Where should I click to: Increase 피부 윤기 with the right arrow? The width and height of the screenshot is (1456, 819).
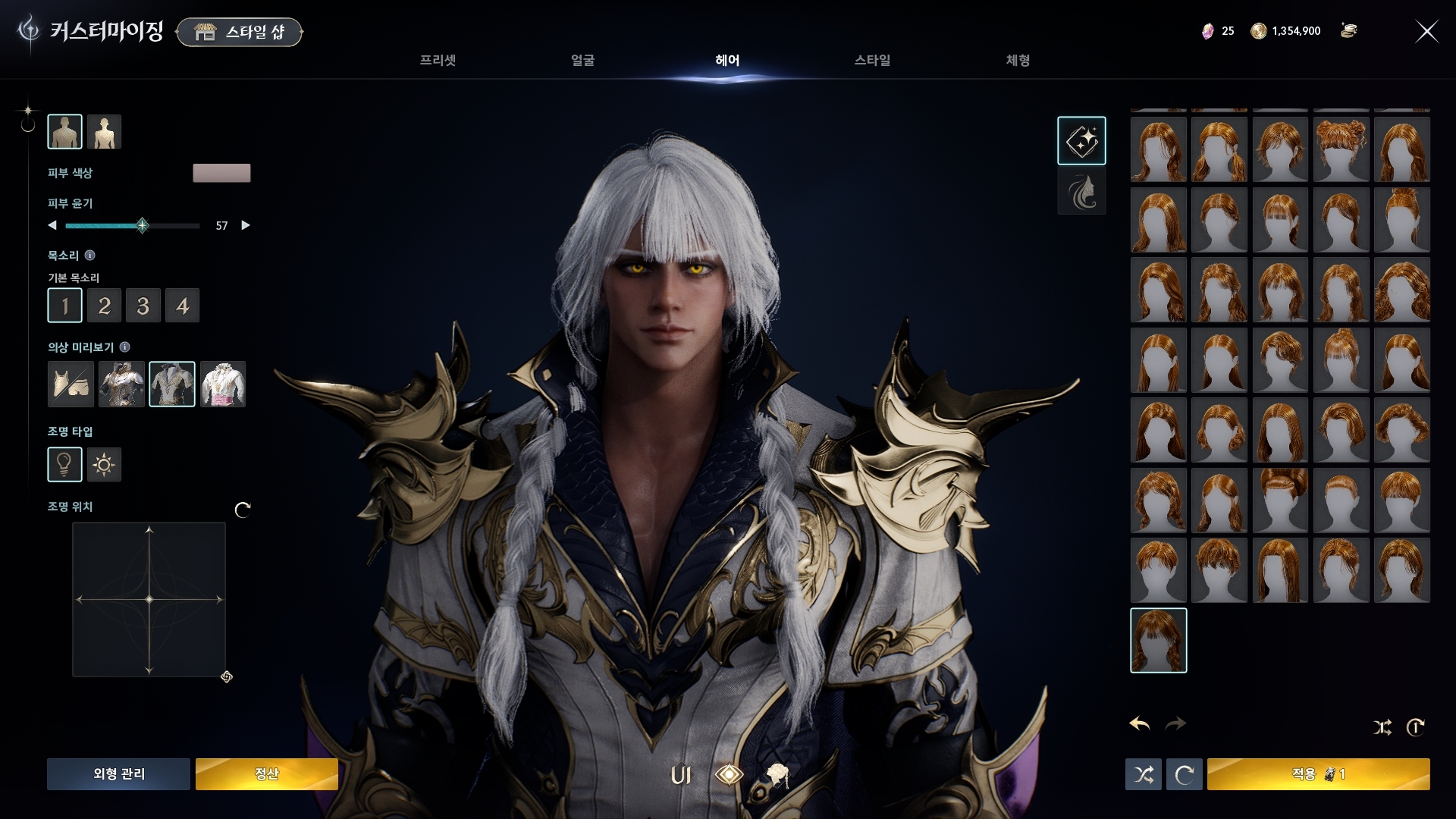point(246,225)
